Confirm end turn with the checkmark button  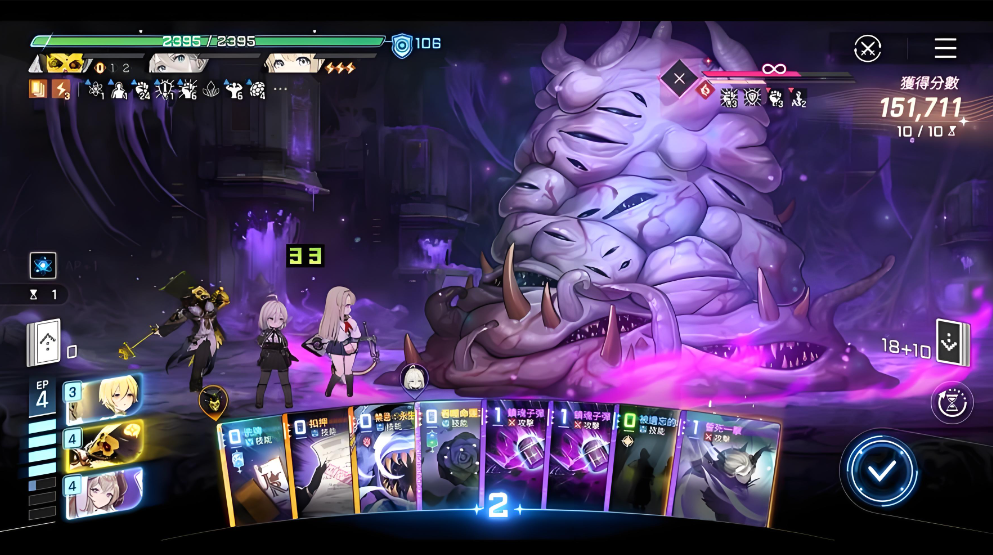pos(880,471)
